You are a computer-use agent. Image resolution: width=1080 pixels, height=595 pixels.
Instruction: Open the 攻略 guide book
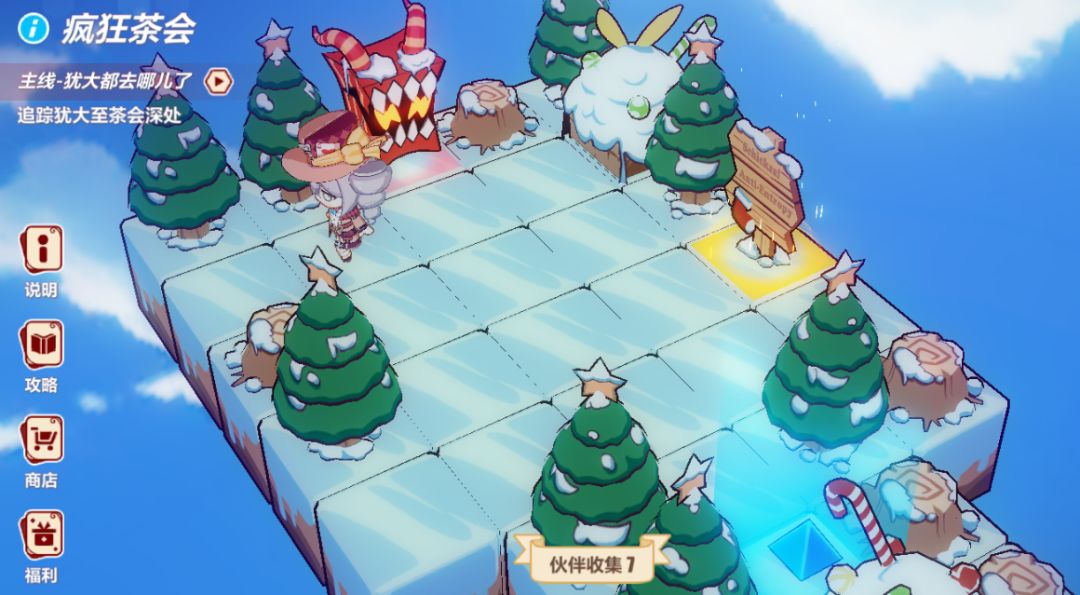point(42,345)
